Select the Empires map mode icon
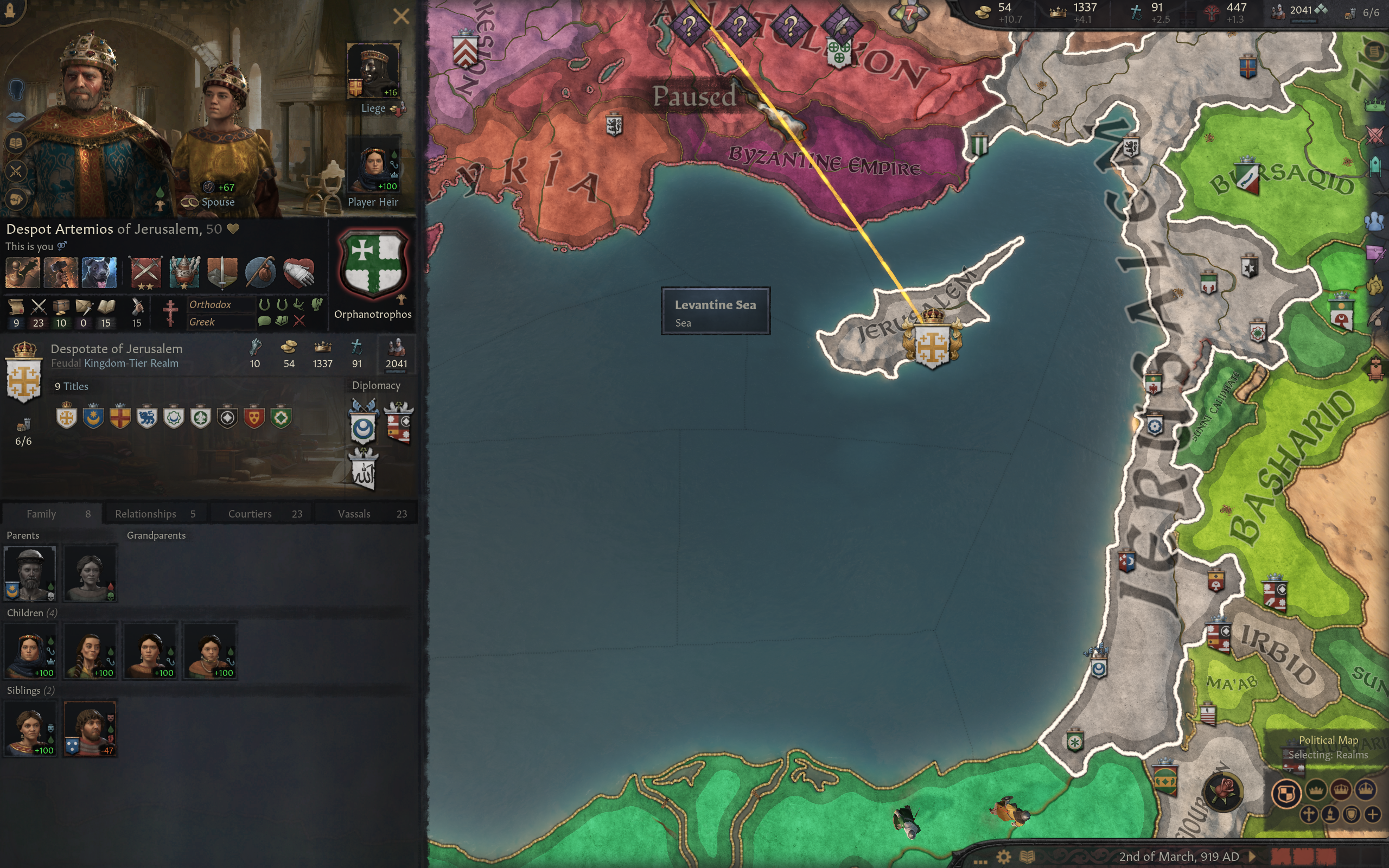1389x868 pixels. pyautogui.click(x=1366, y=790)
